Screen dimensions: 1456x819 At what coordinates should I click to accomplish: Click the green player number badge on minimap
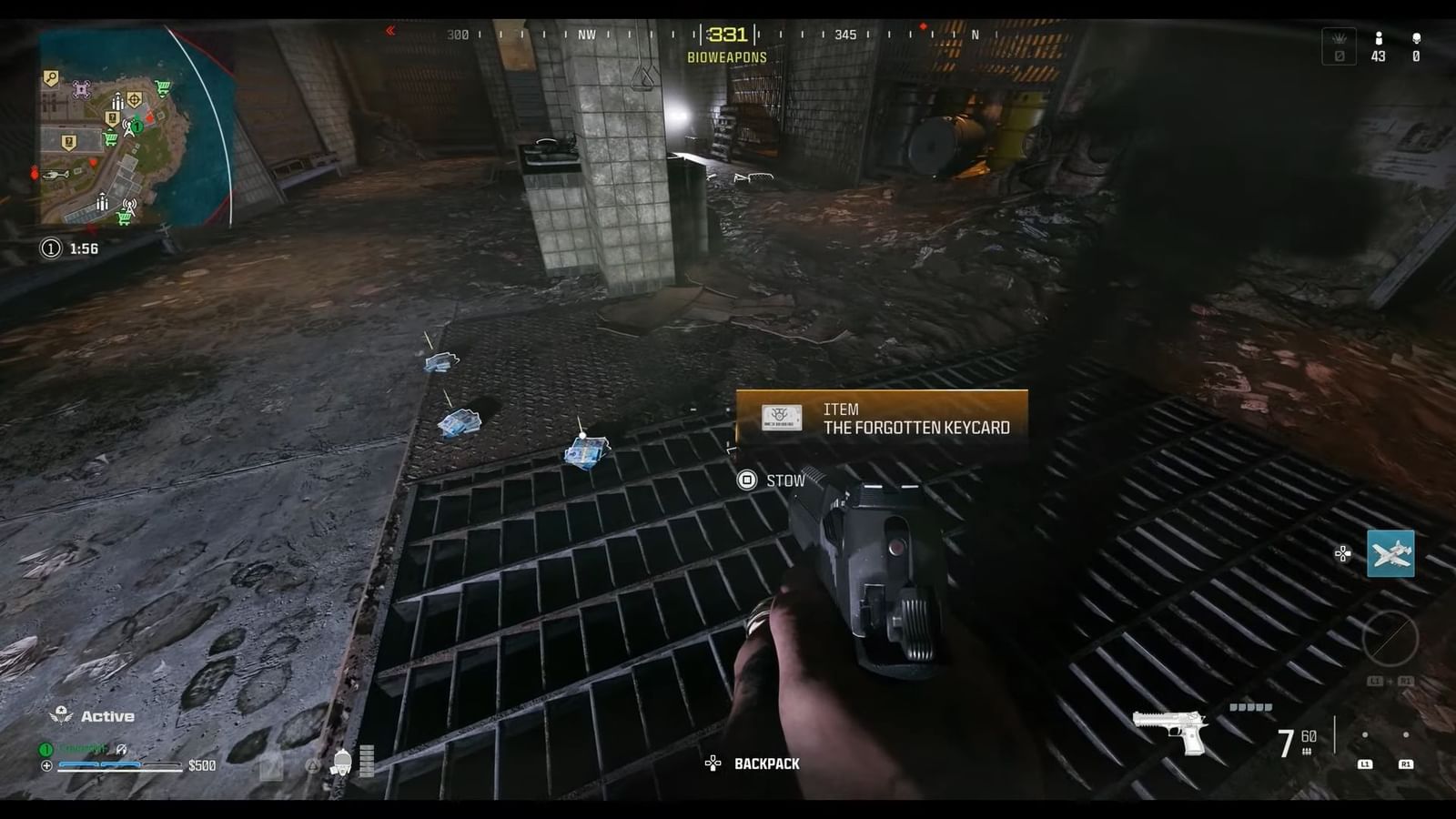pyautogui.click(x=137, y=126)
